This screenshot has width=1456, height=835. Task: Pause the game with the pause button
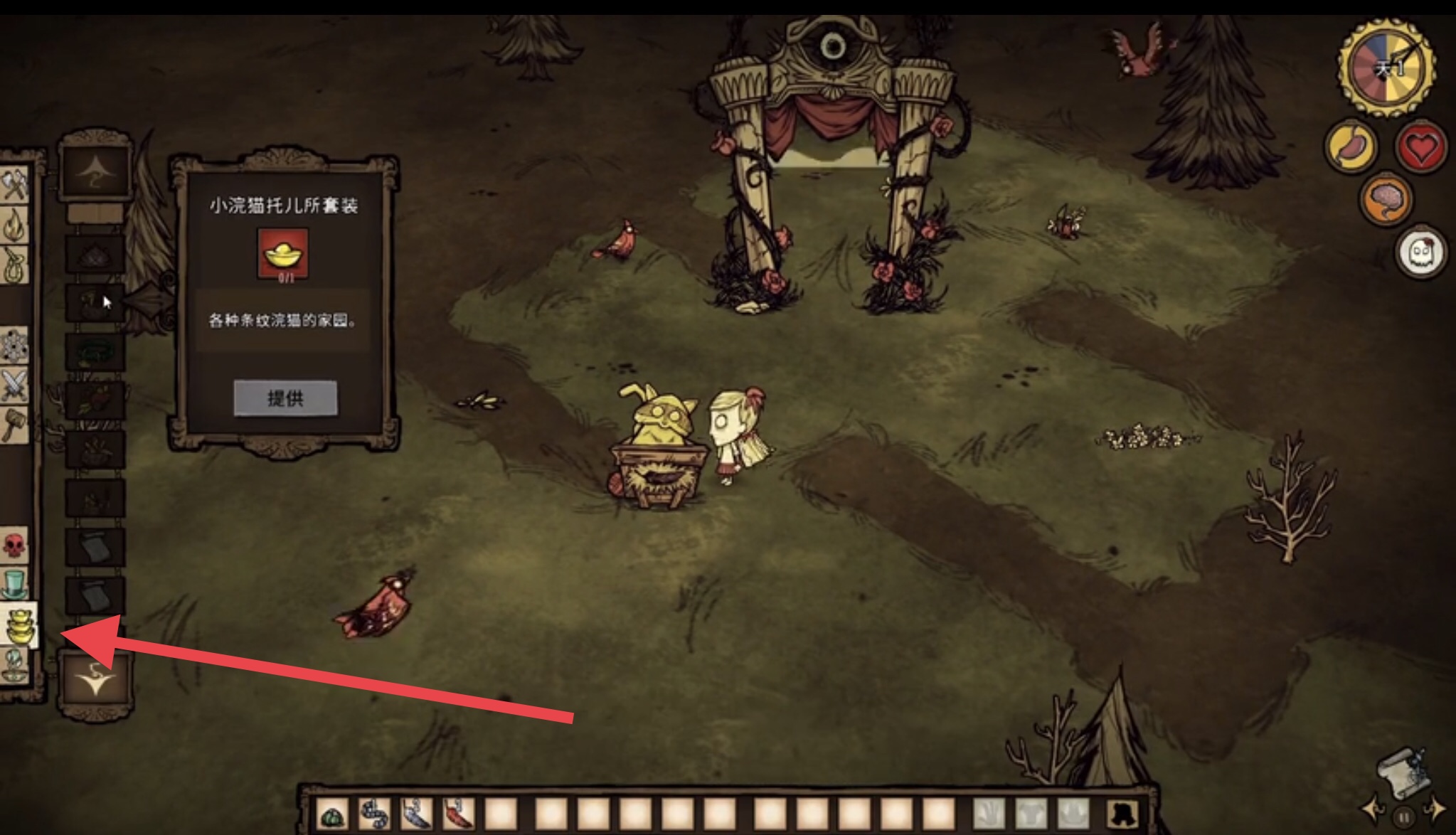coord(1403,817)
